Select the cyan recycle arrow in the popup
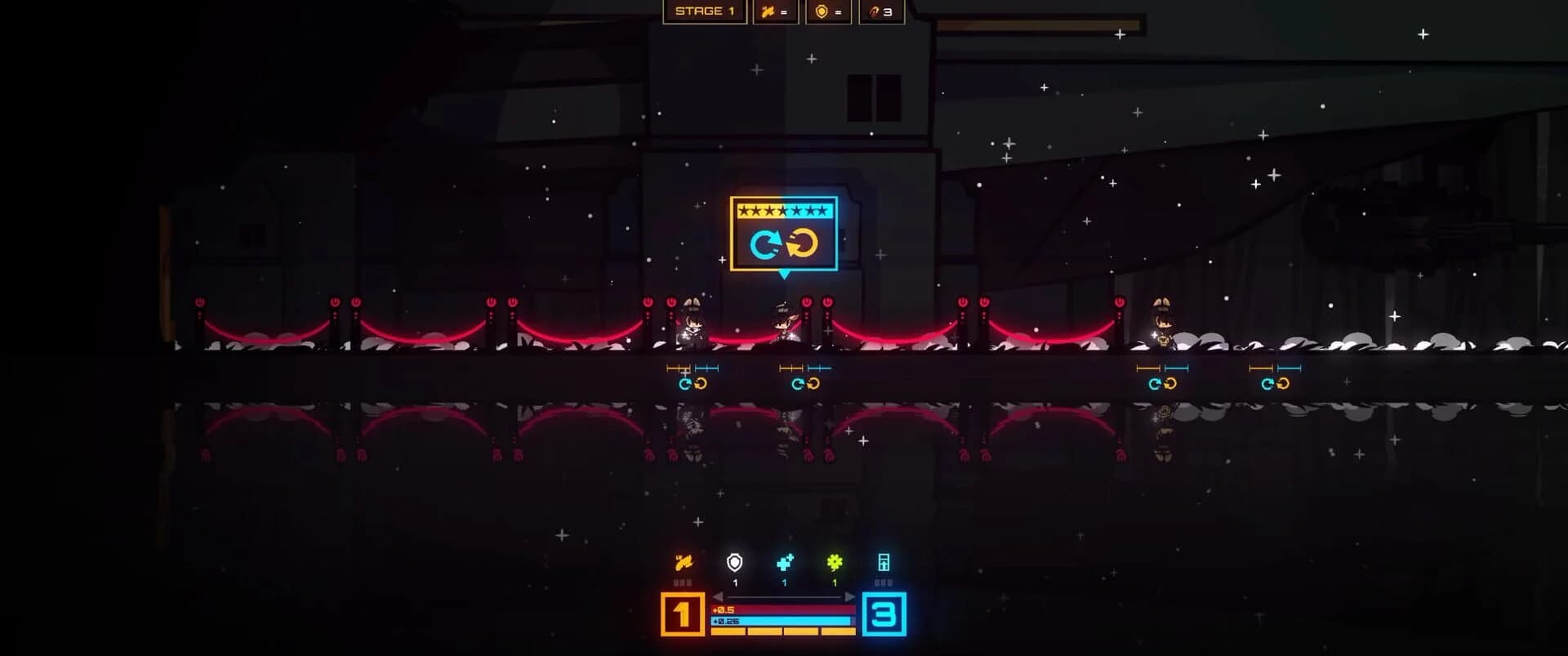 pyautogui.click(x=765, y=243)
